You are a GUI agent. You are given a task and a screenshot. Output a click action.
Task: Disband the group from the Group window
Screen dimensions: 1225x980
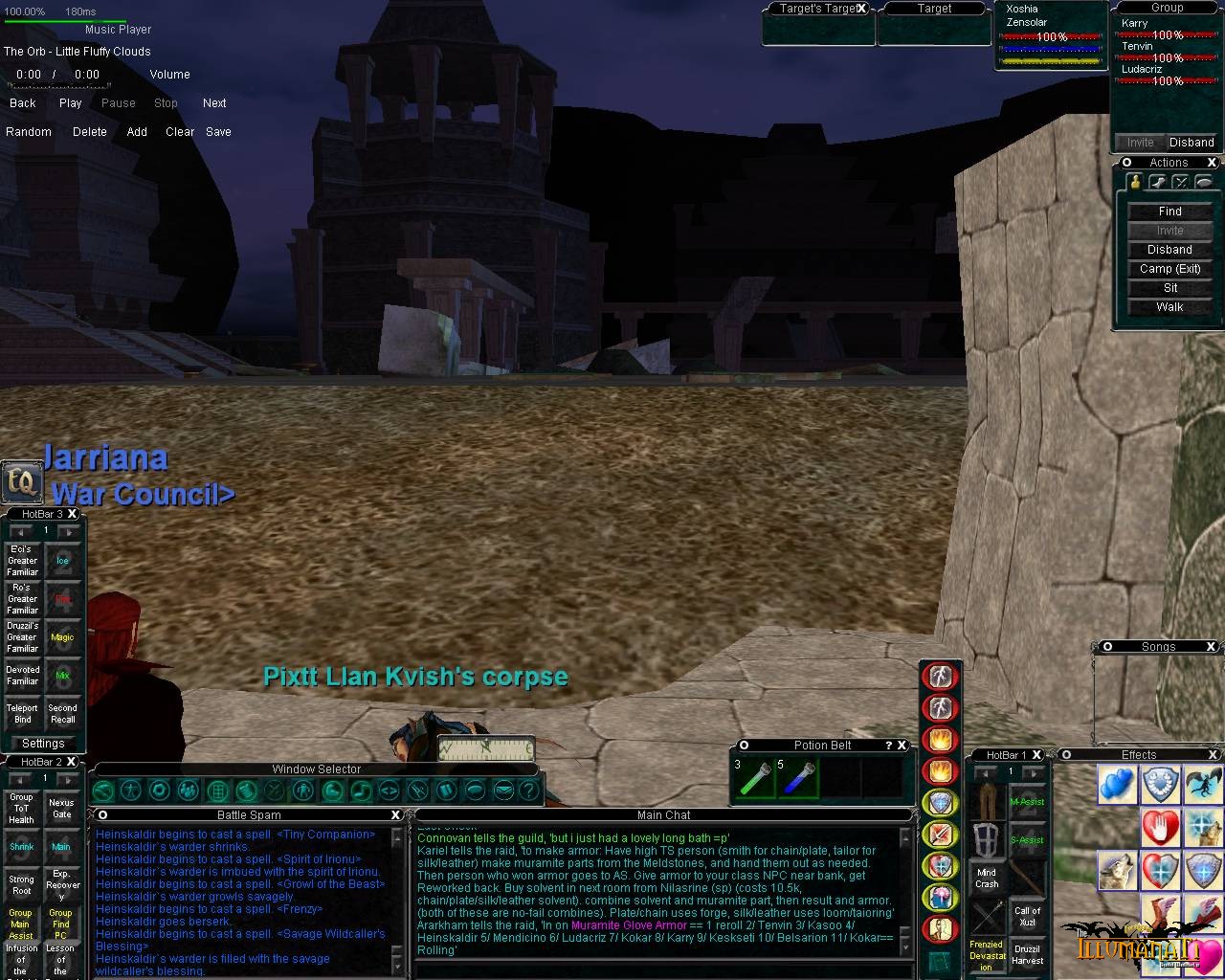point(1192,143)
